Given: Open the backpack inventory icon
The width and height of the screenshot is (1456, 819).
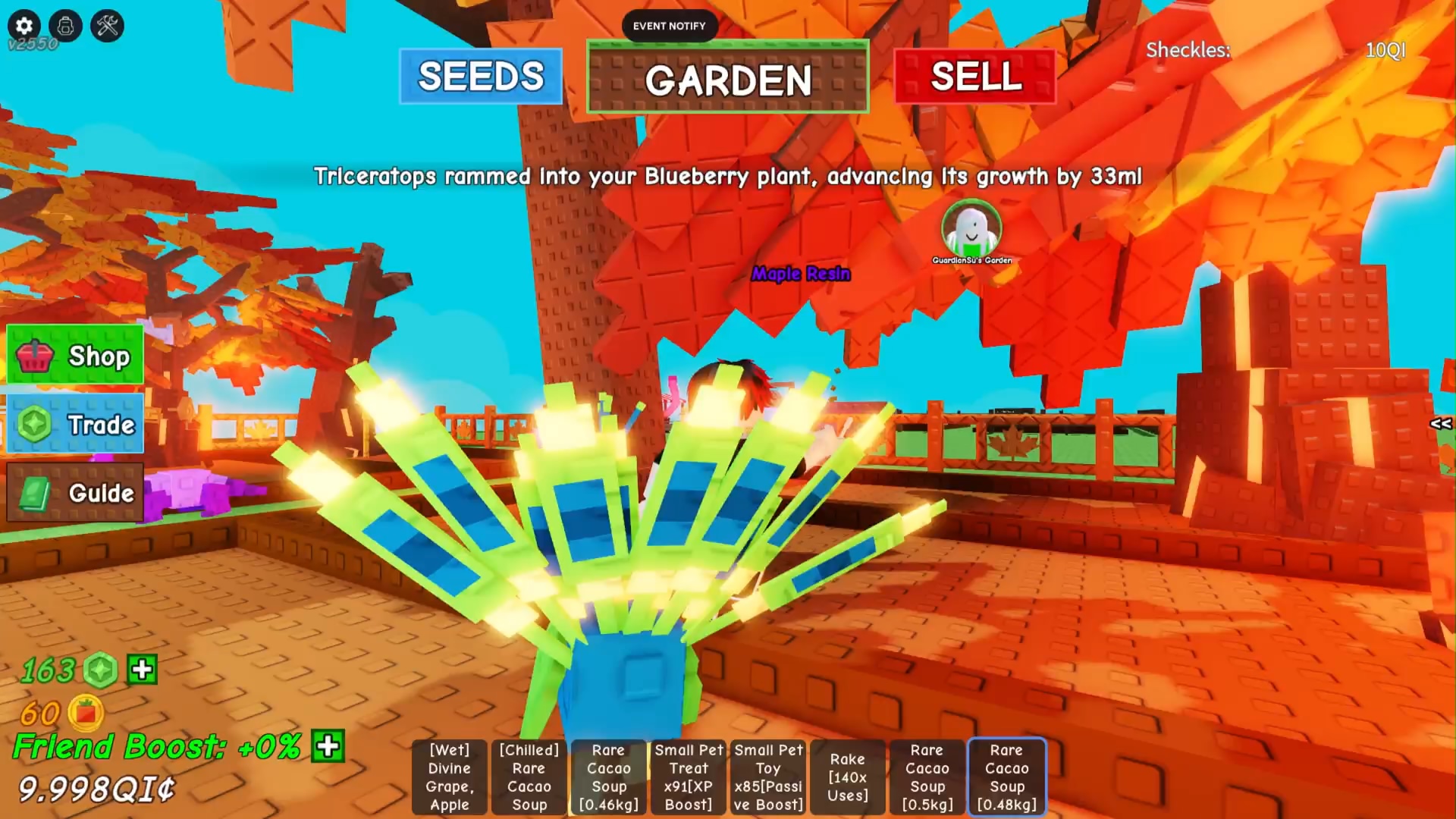Looking at the screenshot, I should pos(66,26).
